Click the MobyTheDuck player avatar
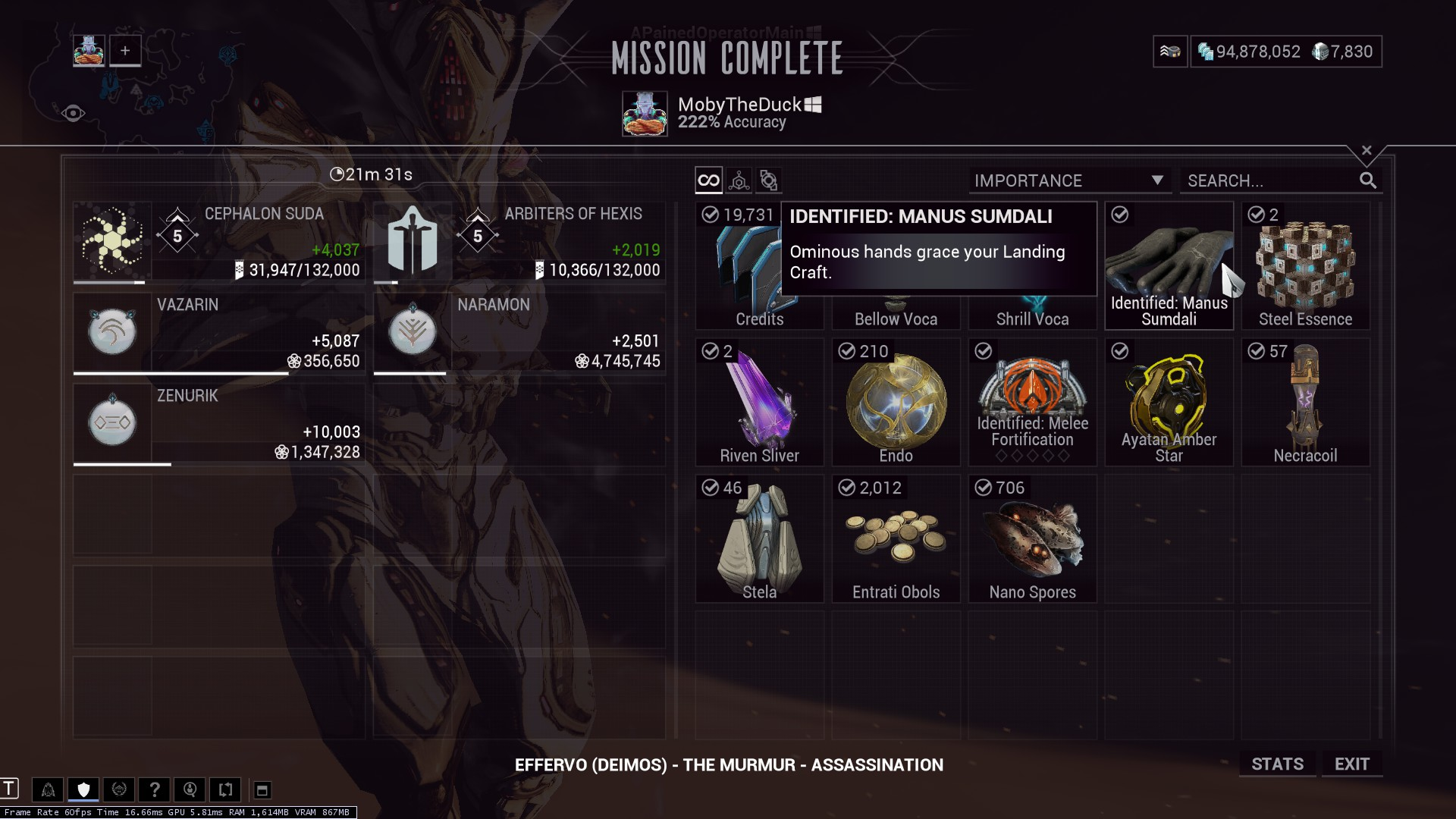This screenshot has width=1456, height=819. pyautogui.click(x=645, y=114)
